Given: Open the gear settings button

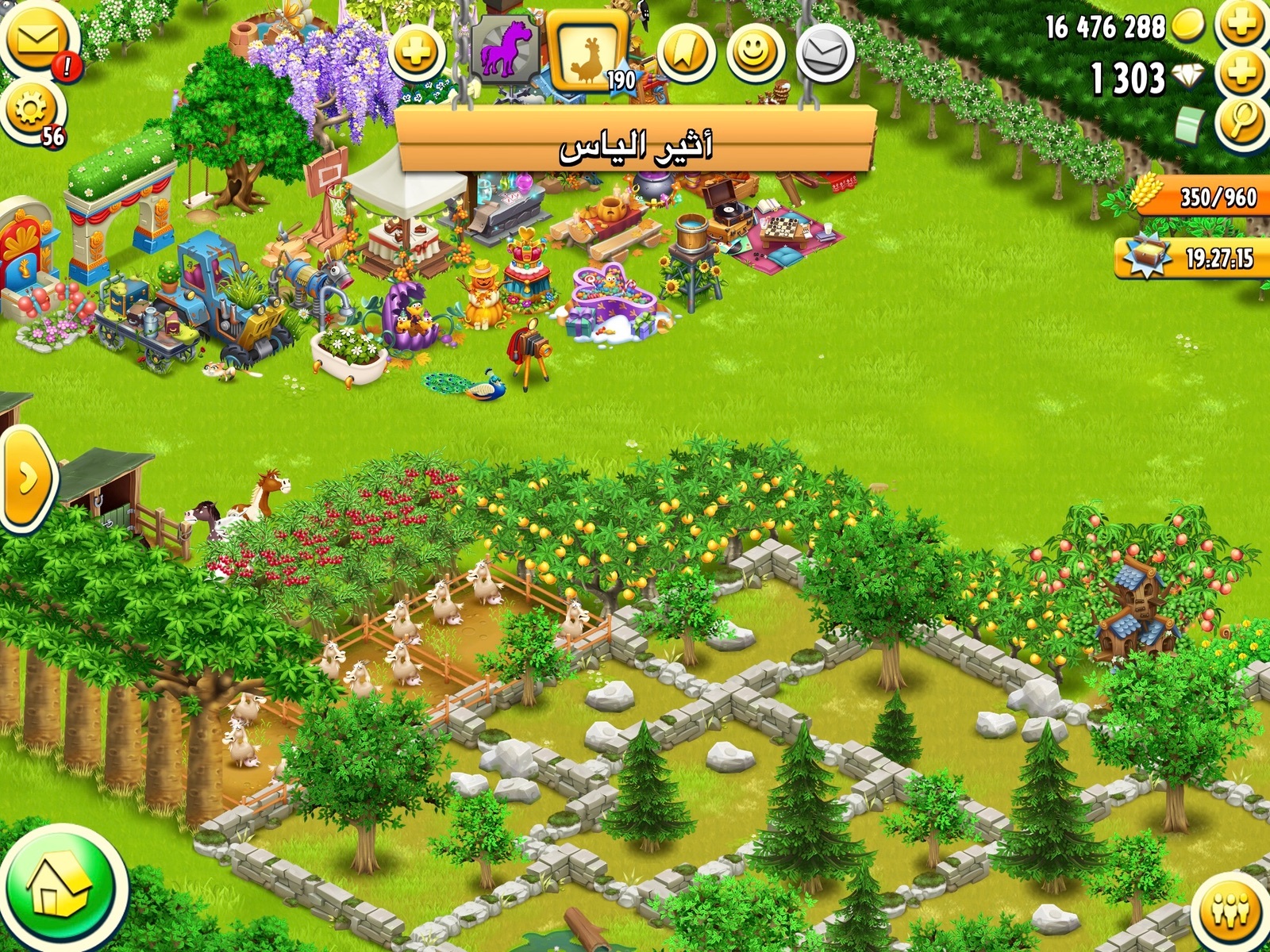Looking at the screenshot, I should [x=30, y=111].
